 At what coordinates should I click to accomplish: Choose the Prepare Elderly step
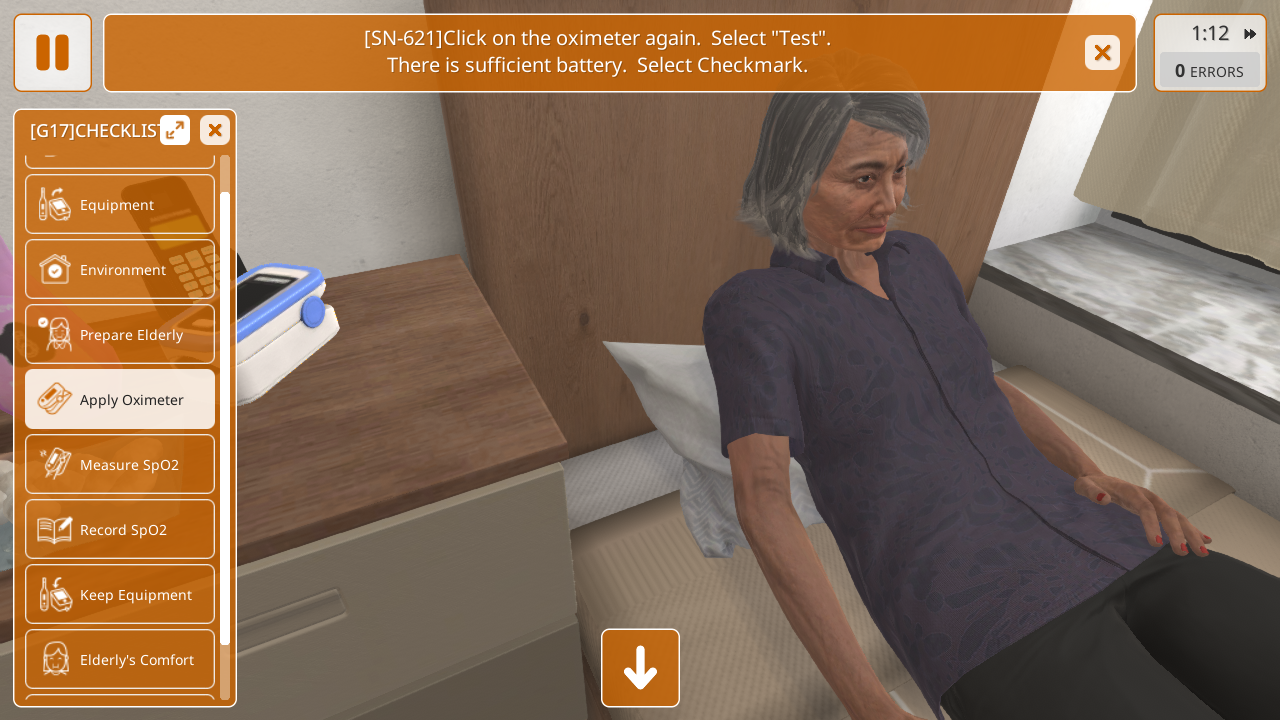pos(120,334)
